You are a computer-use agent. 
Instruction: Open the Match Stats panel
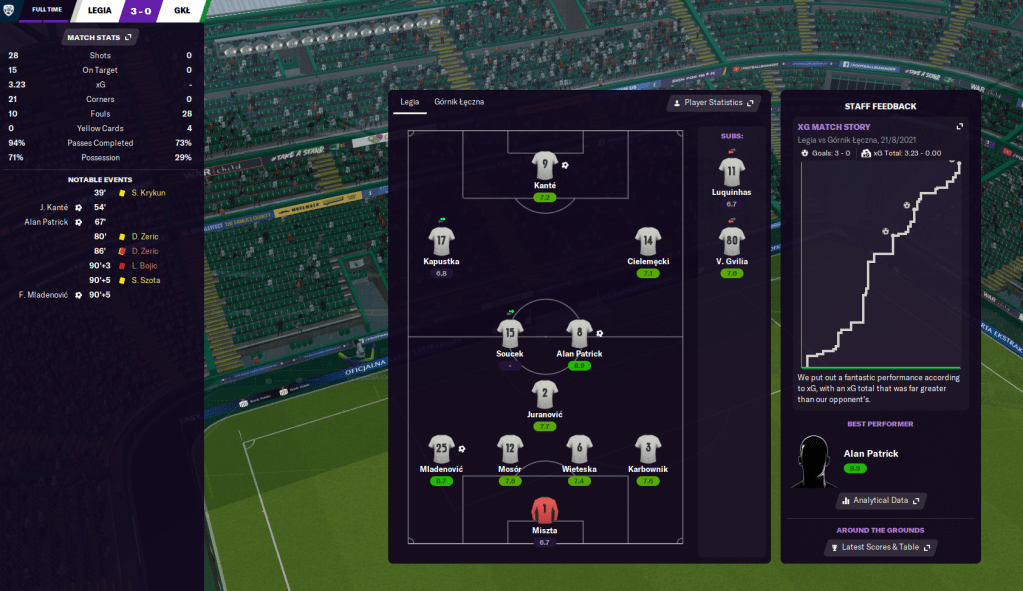click(x=99, y=37)
